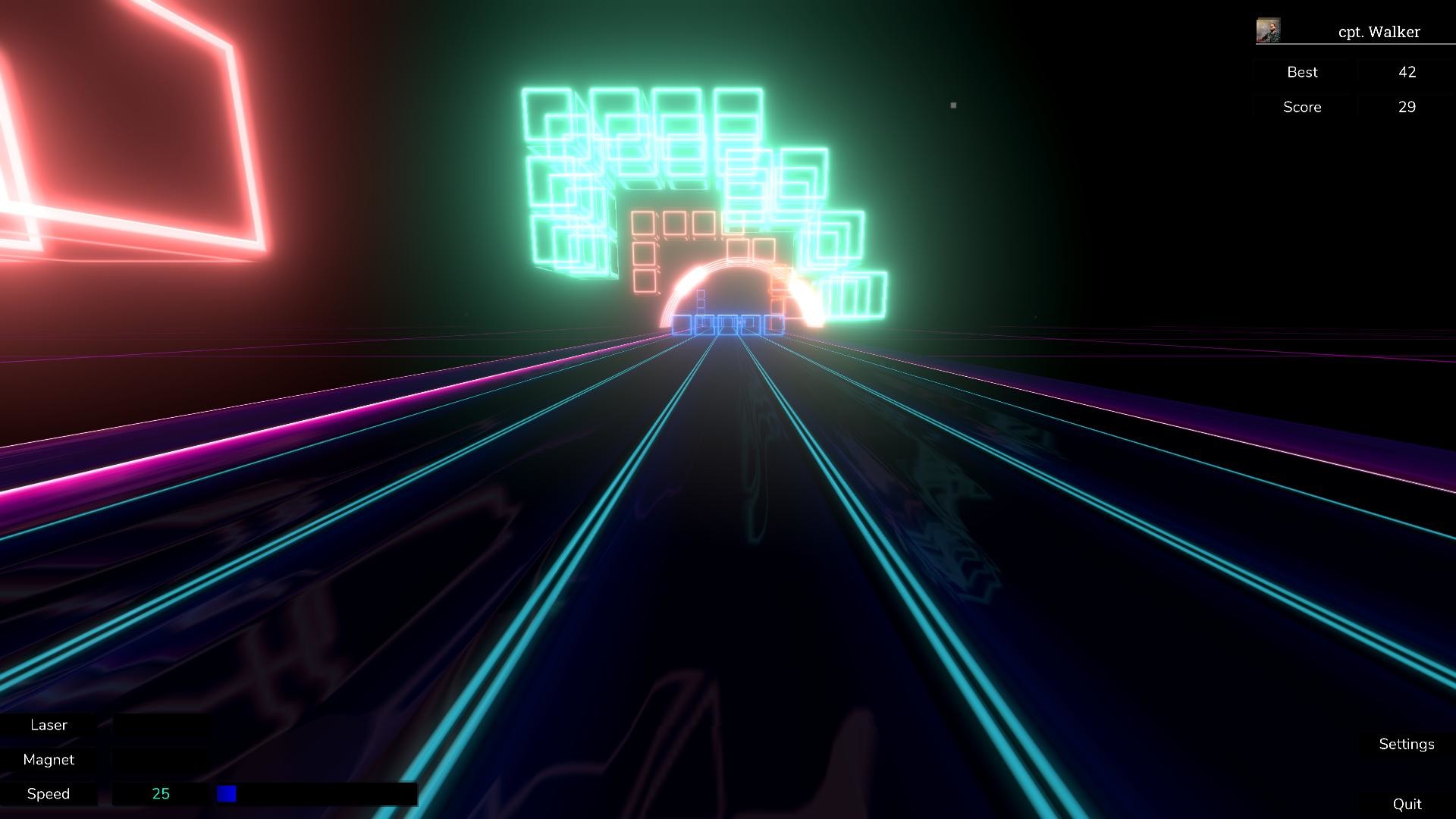Click the Magnet label
The image size is (1456, 819).
[x=49, y=759]
